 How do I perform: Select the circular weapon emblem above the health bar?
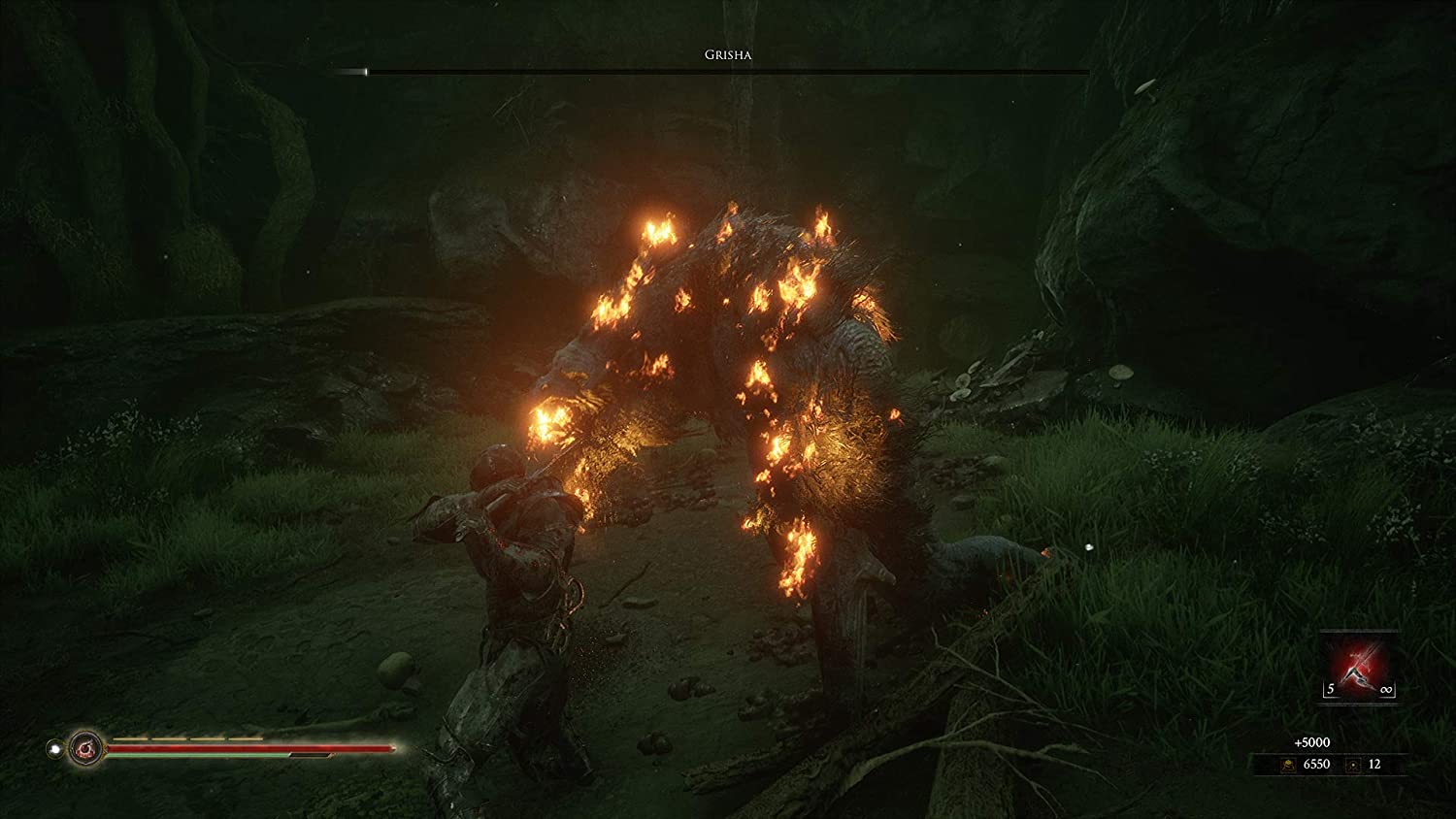(86, 747)
